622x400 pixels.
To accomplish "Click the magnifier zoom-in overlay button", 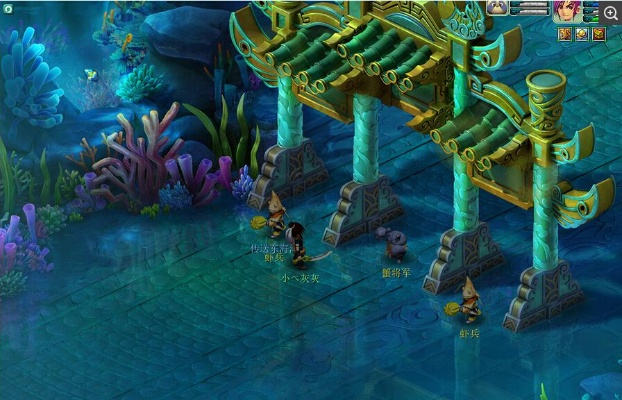I will coord(610,13).
